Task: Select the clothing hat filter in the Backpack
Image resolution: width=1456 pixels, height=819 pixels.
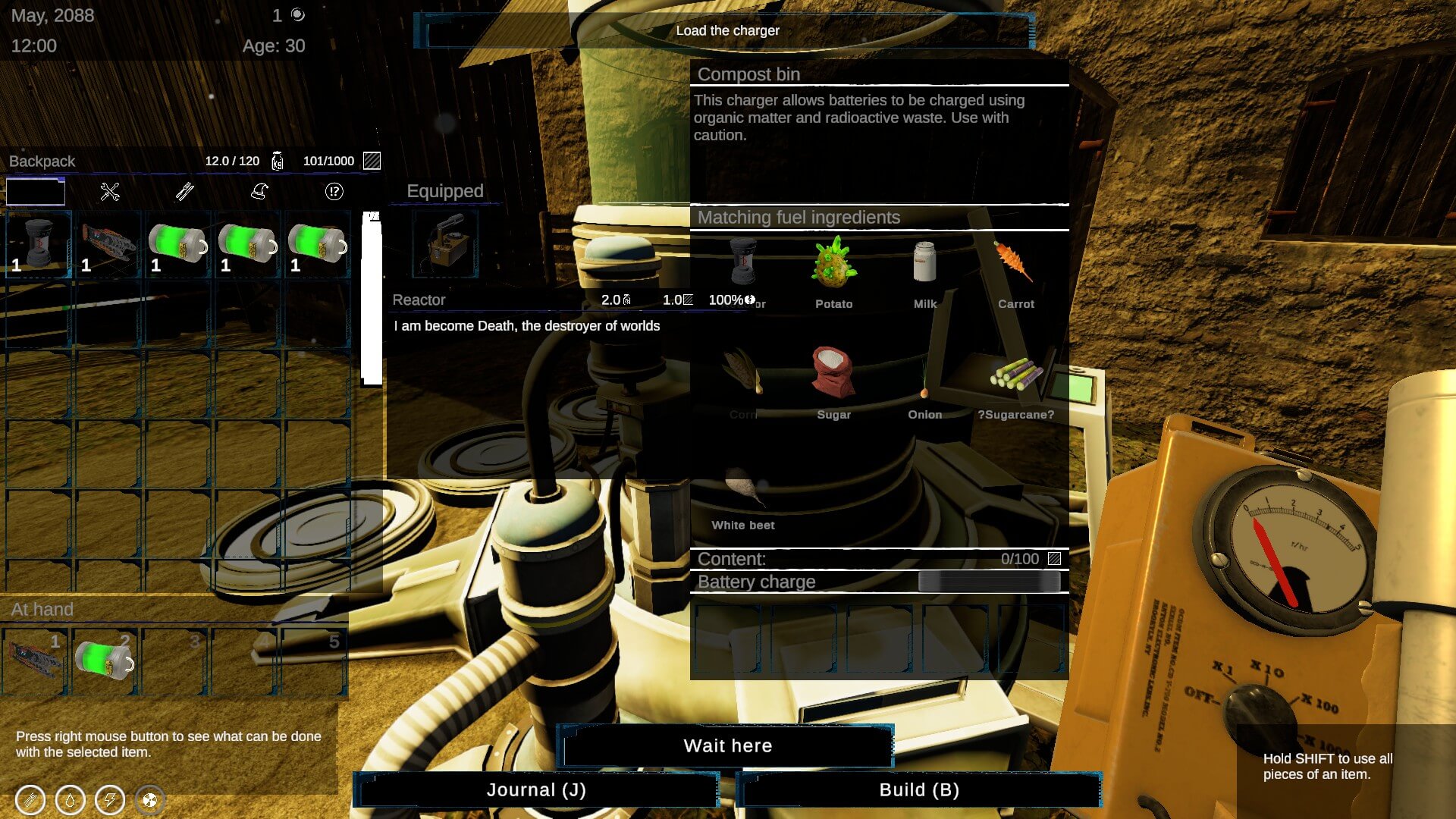Action: pyautogui.click(x=259, y=192)
